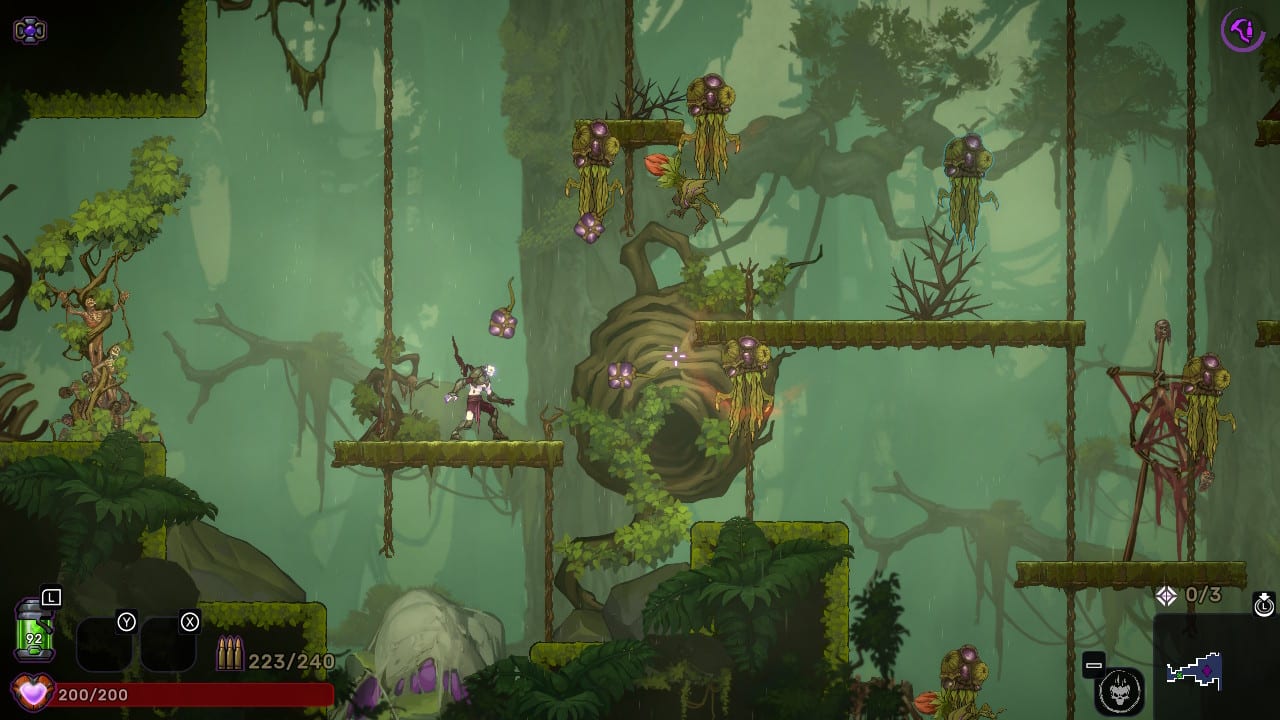Image resolution: width=1280 pixels, height=720 pixels.
Task: Click the purple diamond marker on the minimap
Action: pos(1207,670)
